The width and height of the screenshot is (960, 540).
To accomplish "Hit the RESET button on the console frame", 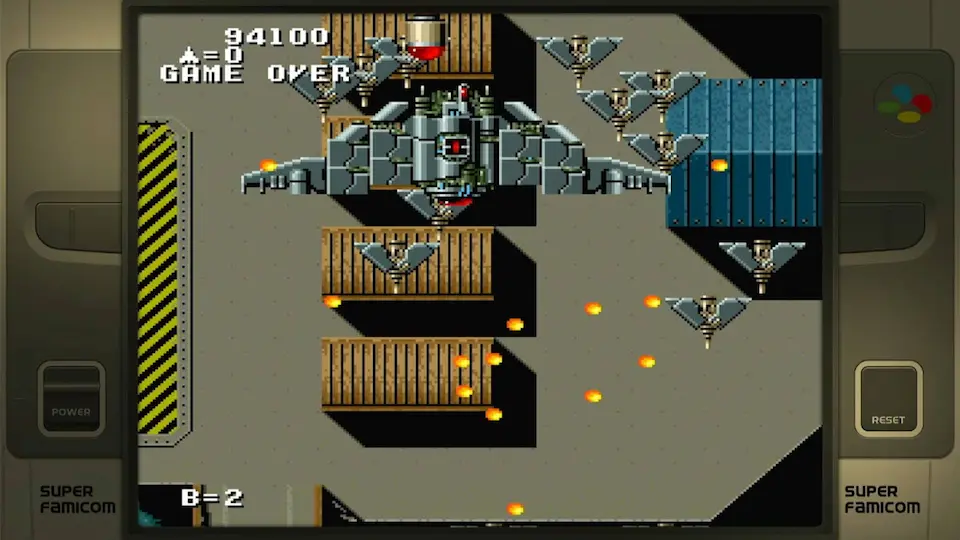I will (888, 398).
